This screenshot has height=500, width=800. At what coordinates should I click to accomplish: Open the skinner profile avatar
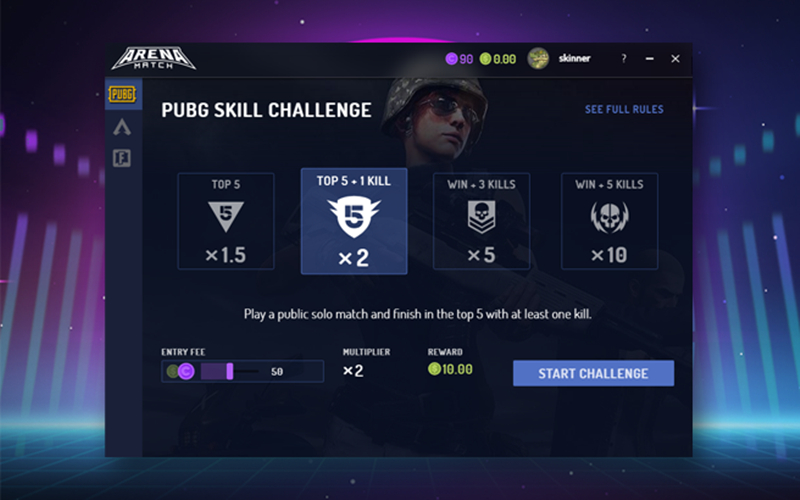[x=538, y=58]
